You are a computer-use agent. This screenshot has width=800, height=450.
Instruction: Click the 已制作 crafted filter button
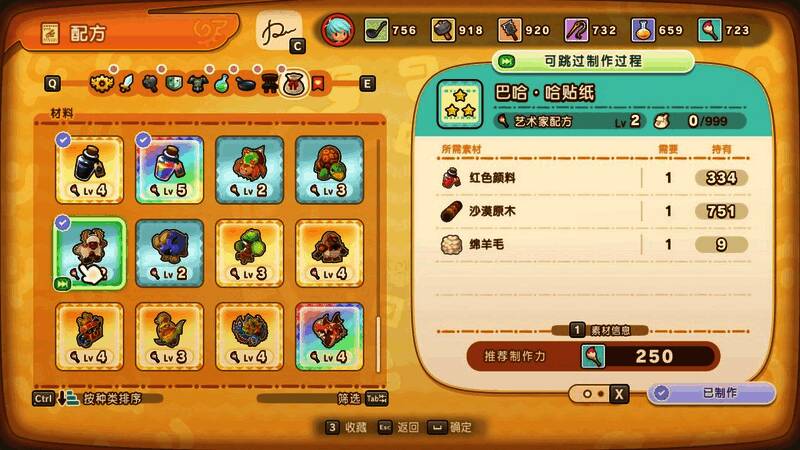pos(711,393)
